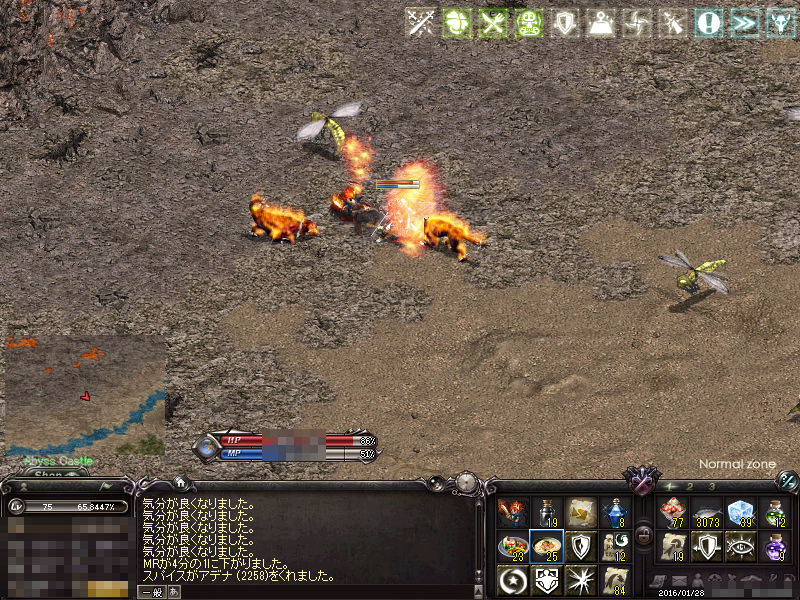Click the home icon above chat
The width and height of the screenshot is (800, 600).
click(x=179, y=482)
